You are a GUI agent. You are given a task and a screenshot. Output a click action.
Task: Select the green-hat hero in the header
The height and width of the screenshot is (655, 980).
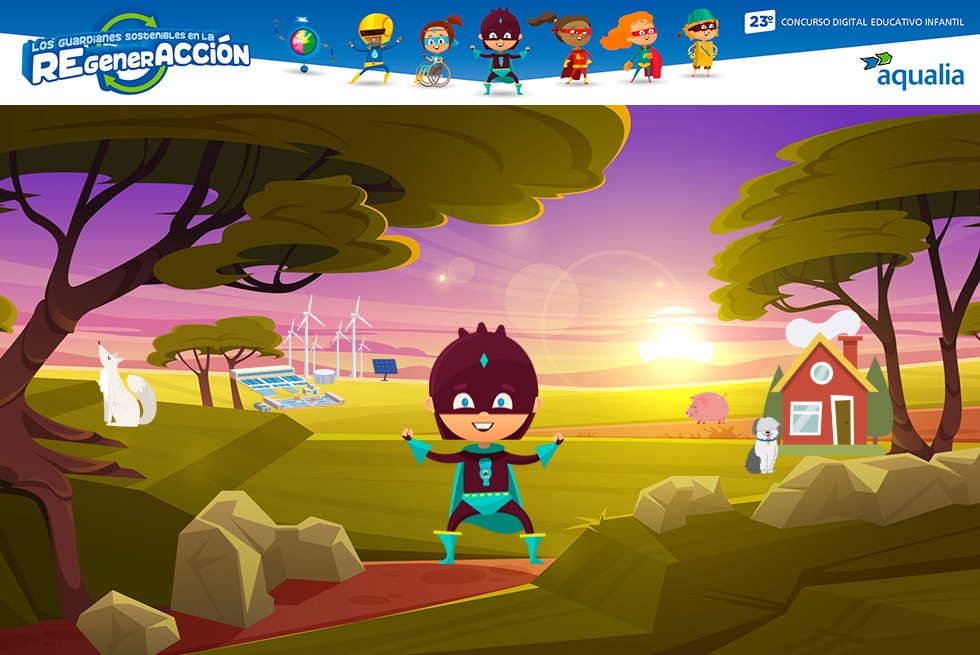700,42
